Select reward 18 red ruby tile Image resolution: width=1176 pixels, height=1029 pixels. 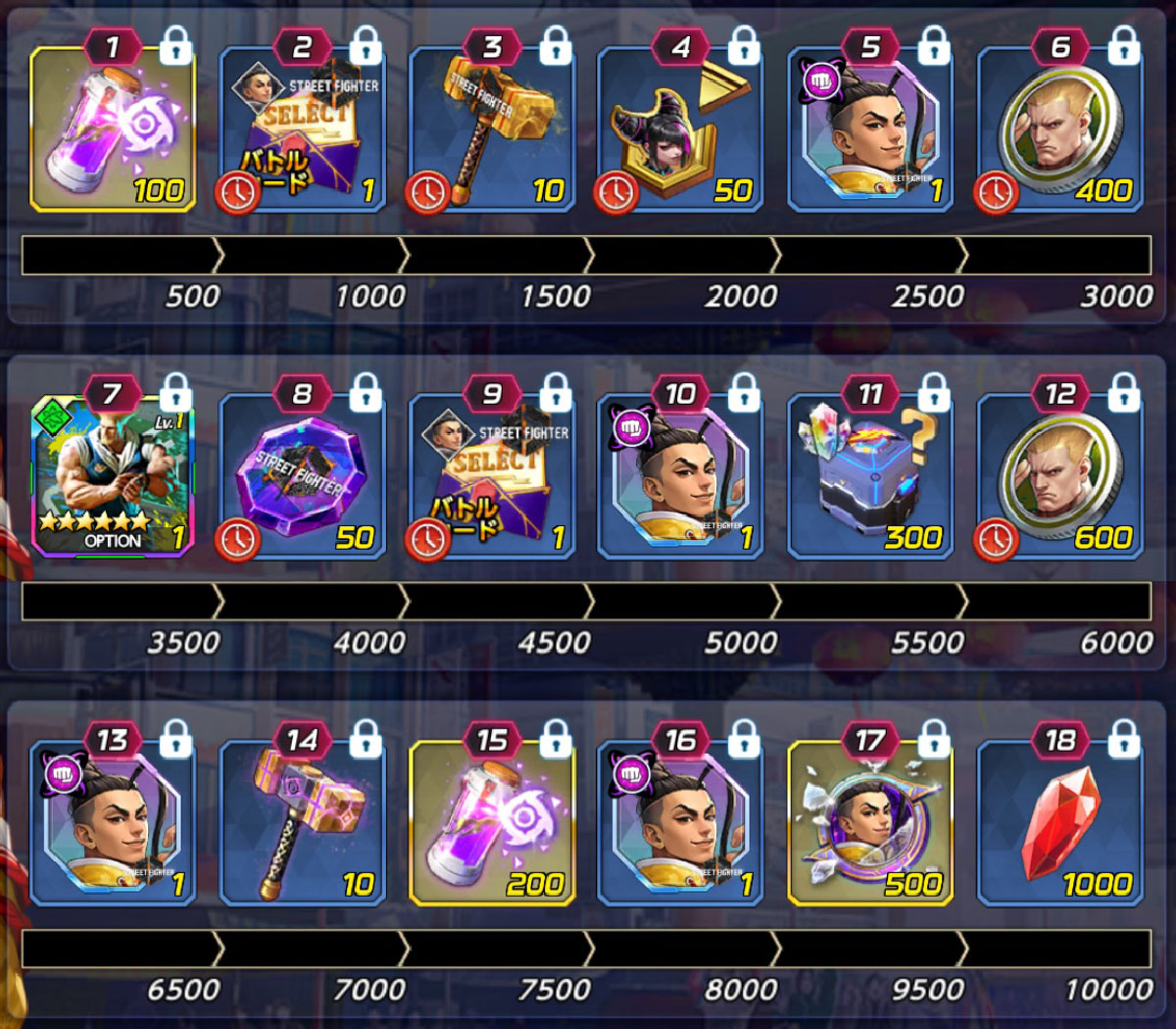(x=1060, y=823)
